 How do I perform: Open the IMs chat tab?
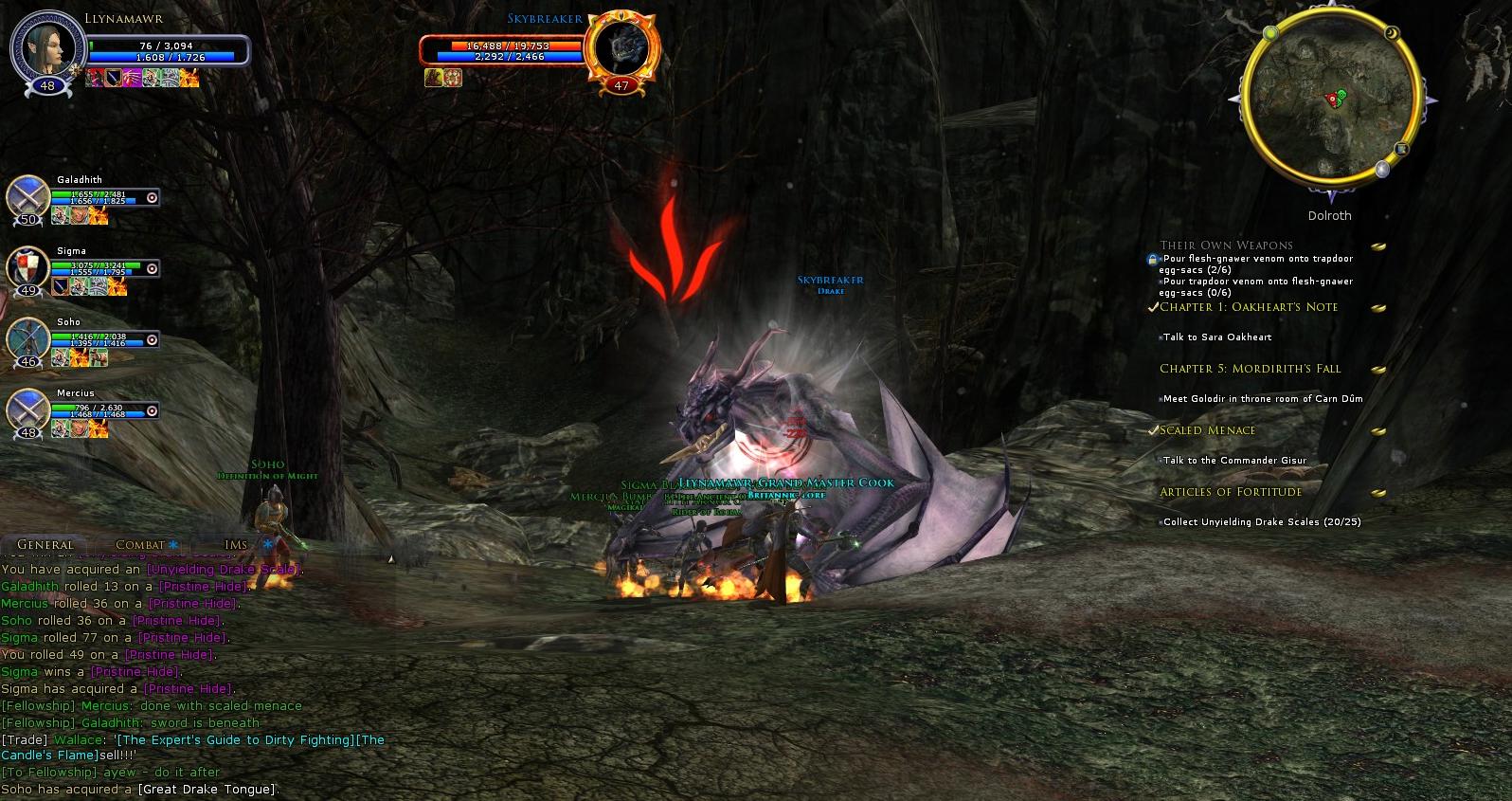click(236, 545)
